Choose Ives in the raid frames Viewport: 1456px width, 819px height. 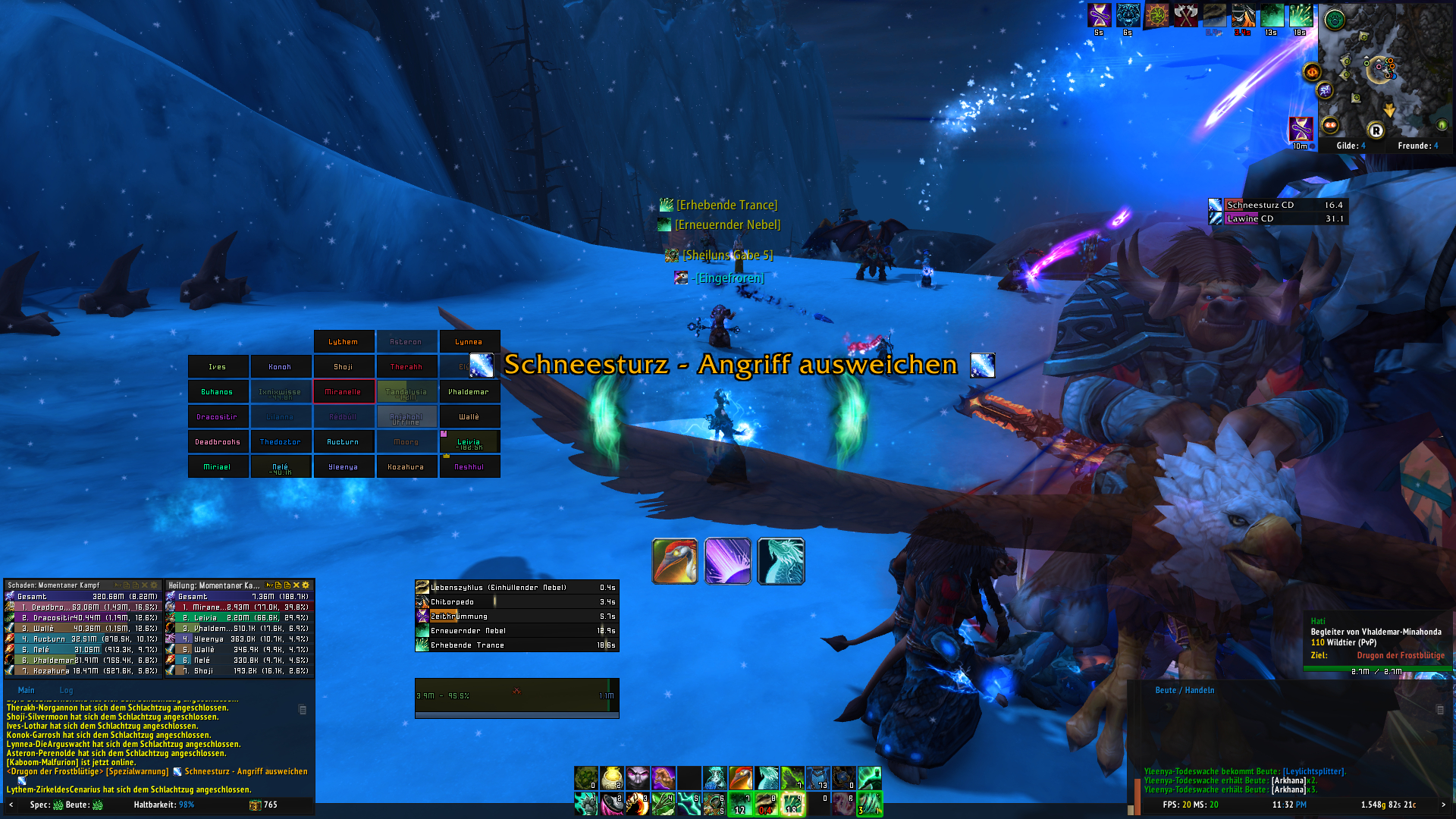click(x=218, y=367)
